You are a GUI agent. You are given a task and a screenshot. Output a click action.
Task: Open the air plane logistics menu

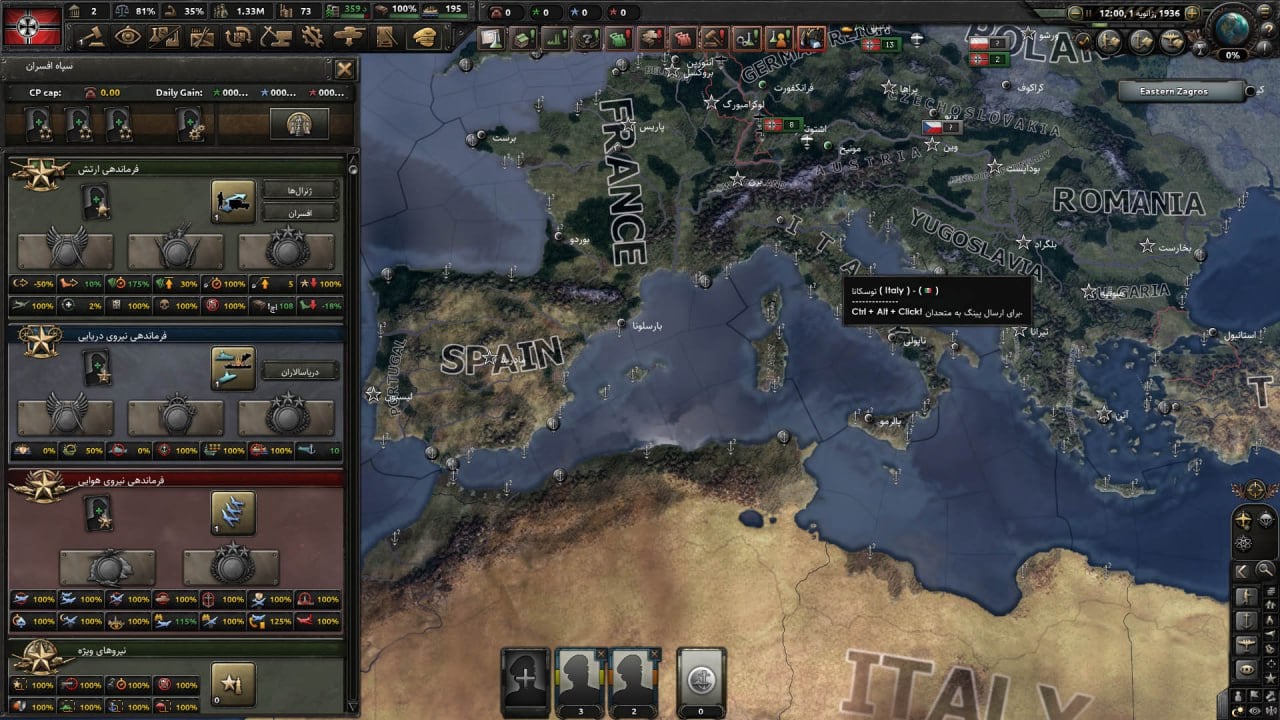click(349, 37)
